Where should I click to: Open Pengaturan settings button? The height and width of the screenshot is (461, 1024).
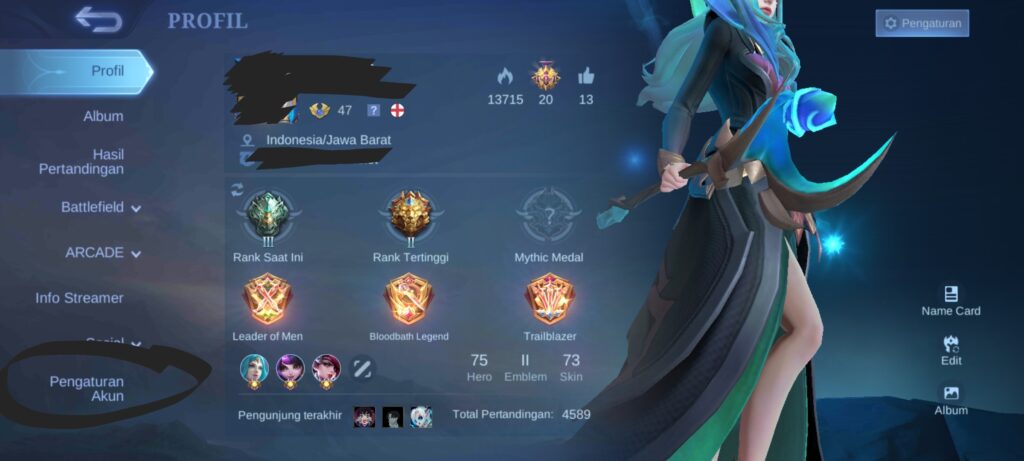click(922, 23)
